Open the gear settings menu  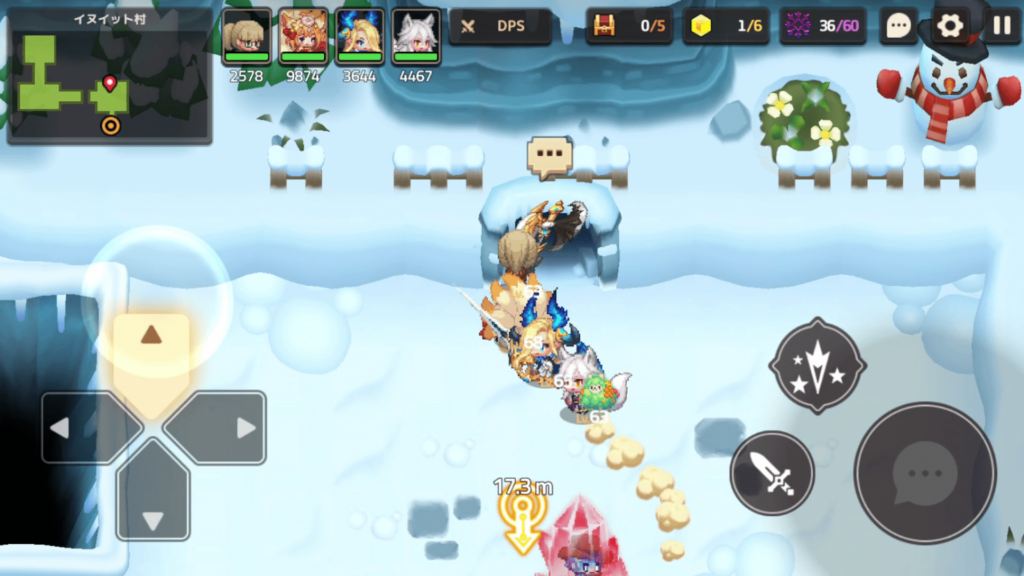pyautogui.click(x=949, y=27)
